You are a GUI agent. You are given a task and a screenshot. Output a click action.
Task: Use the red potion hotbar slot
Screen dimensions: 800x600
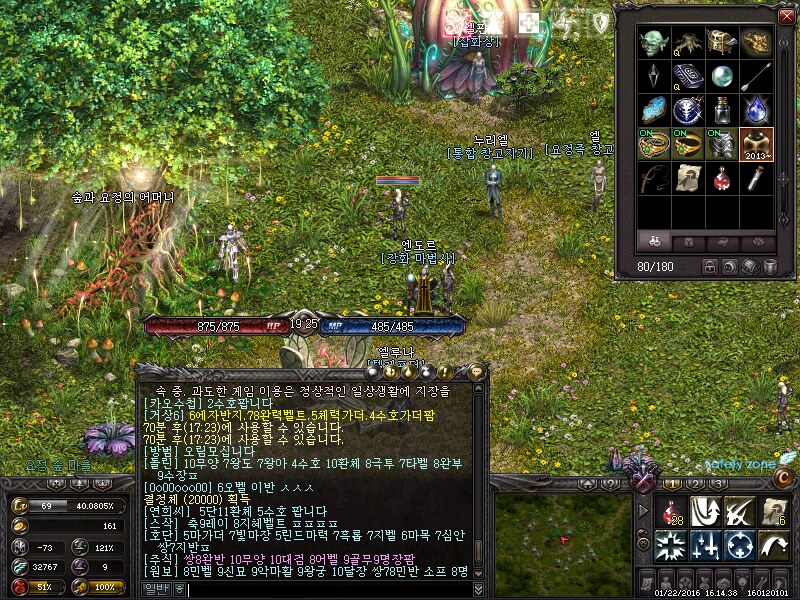tap(671, 512)
